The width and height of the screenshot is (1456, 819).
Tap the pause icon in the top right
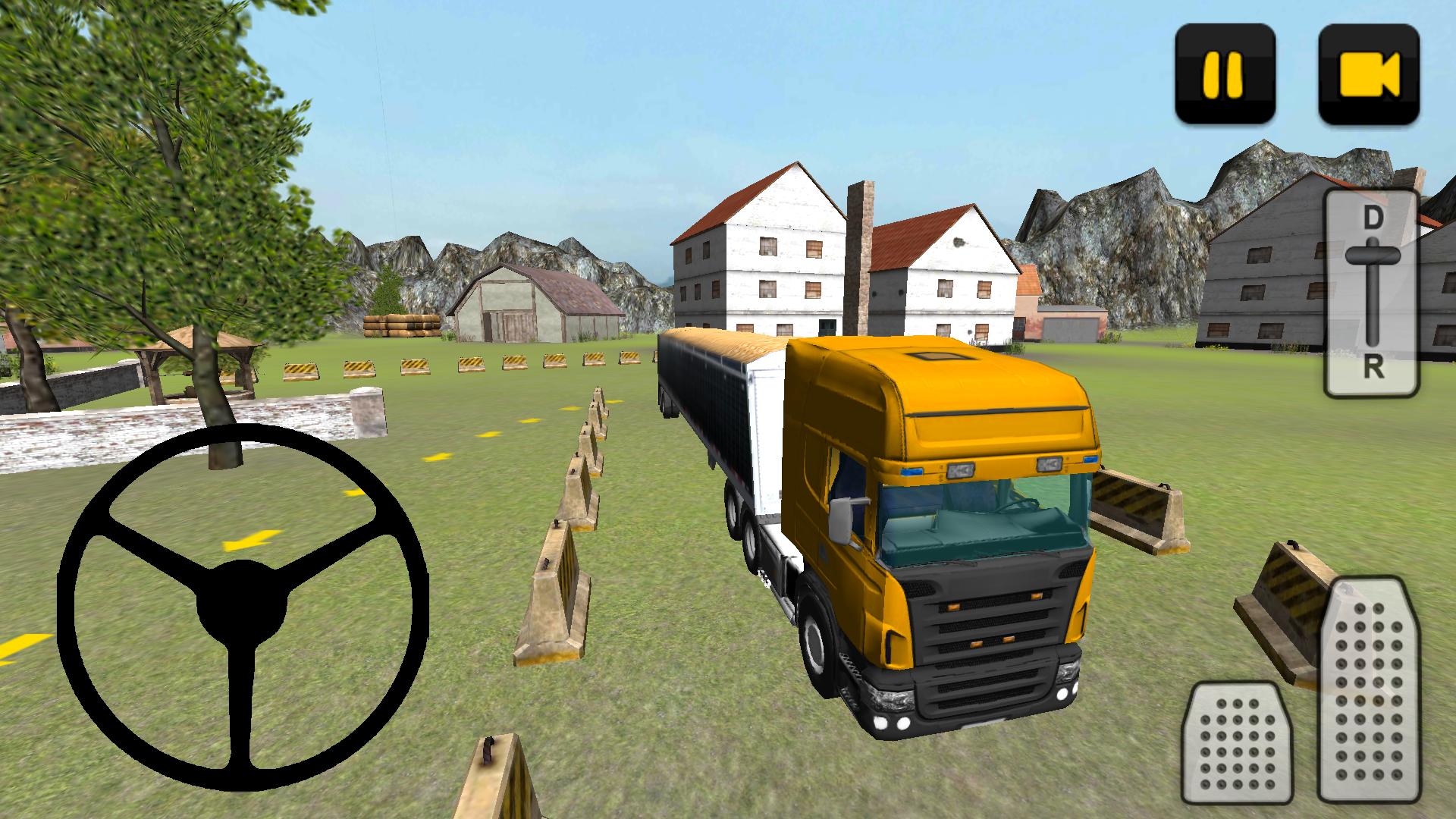(x=1224, y=72)
